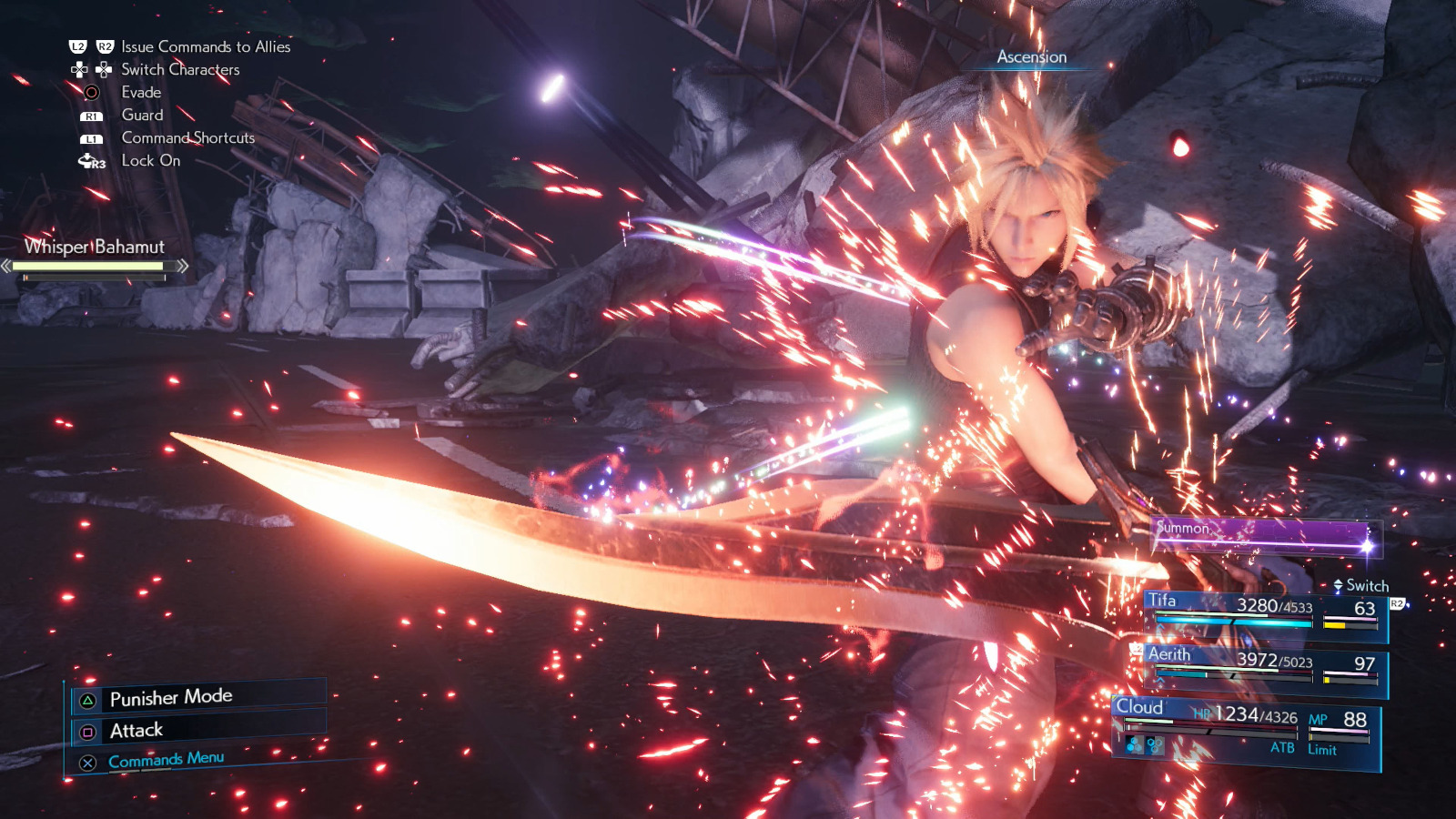Click Cloud's Limit gauge bar
The image size is (1456, 819).
tap(1340, 737)
